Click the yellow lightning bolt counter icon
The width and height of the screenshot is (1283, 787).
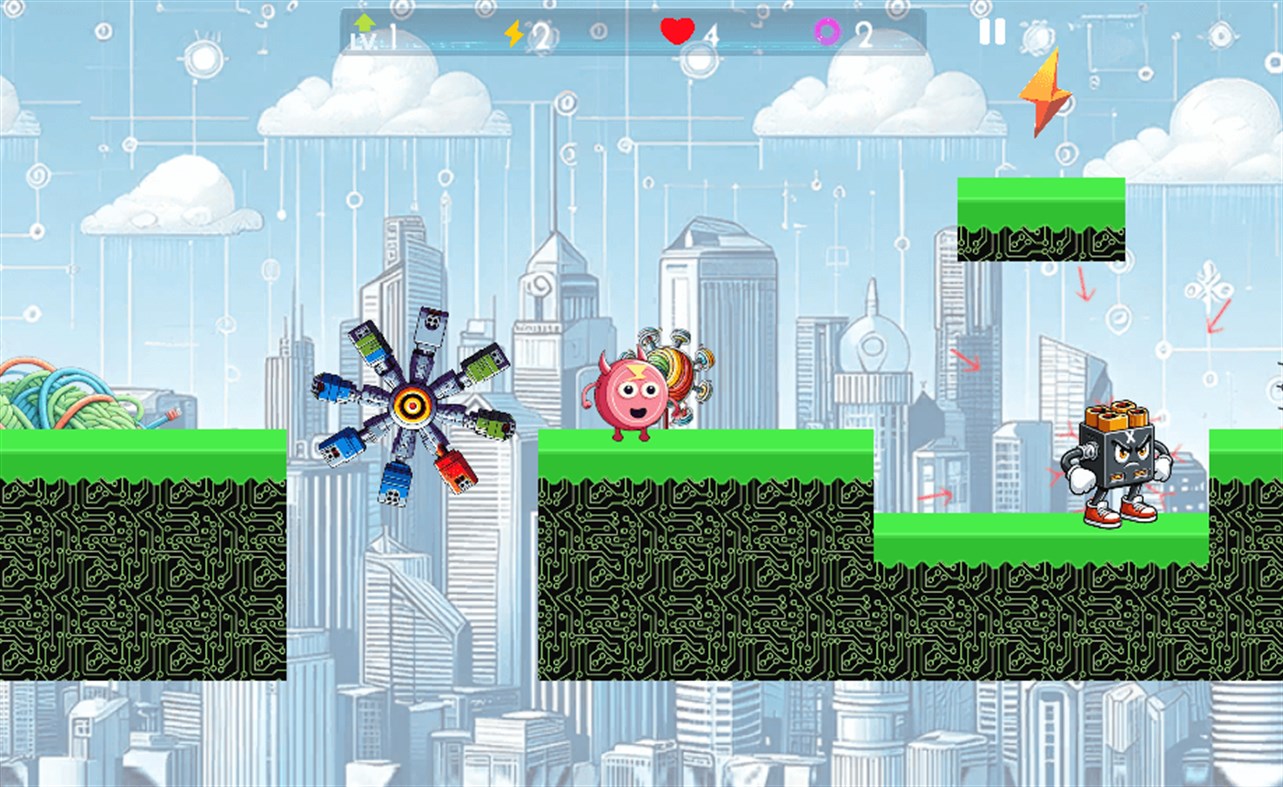coord(513,35)
